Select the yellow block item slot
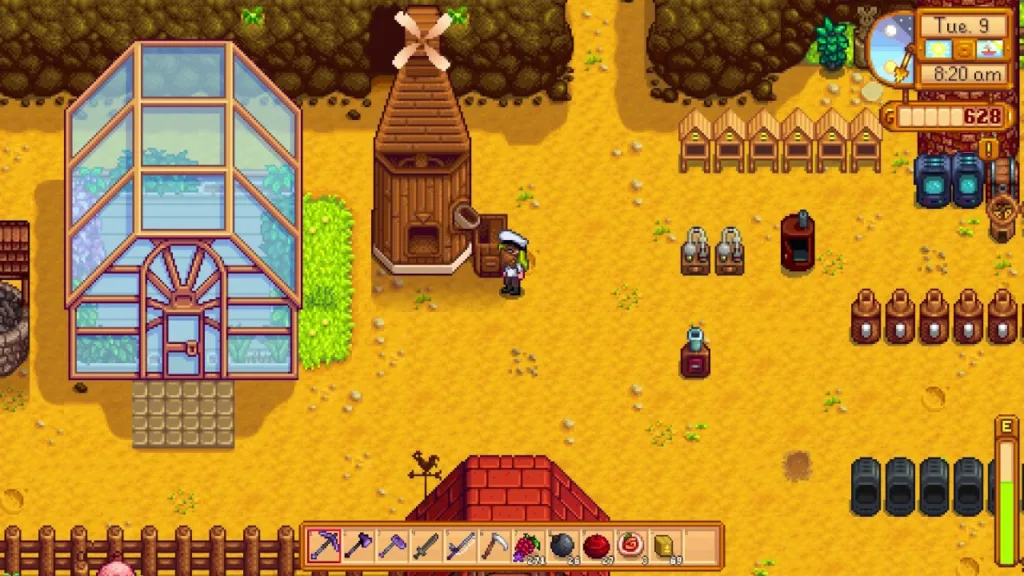 click(664, 546)
